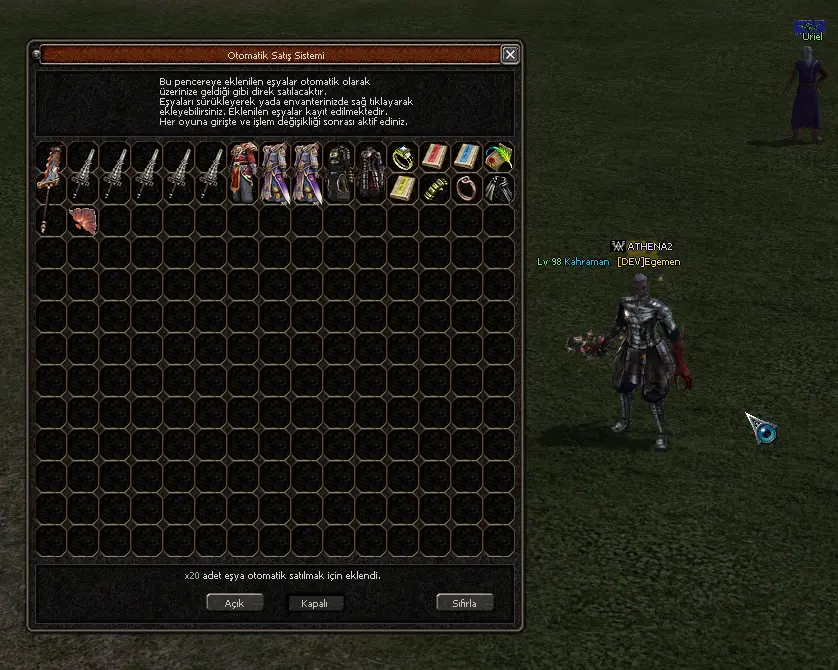Turn auto-sell on with the Açık button

pyautogui.click(x=234, y=603)
